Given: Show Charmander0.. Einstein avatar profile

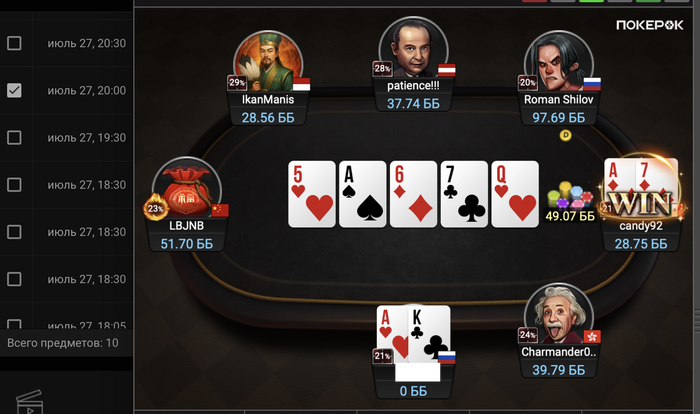Looking at the screenshot, I should point(559,315).
